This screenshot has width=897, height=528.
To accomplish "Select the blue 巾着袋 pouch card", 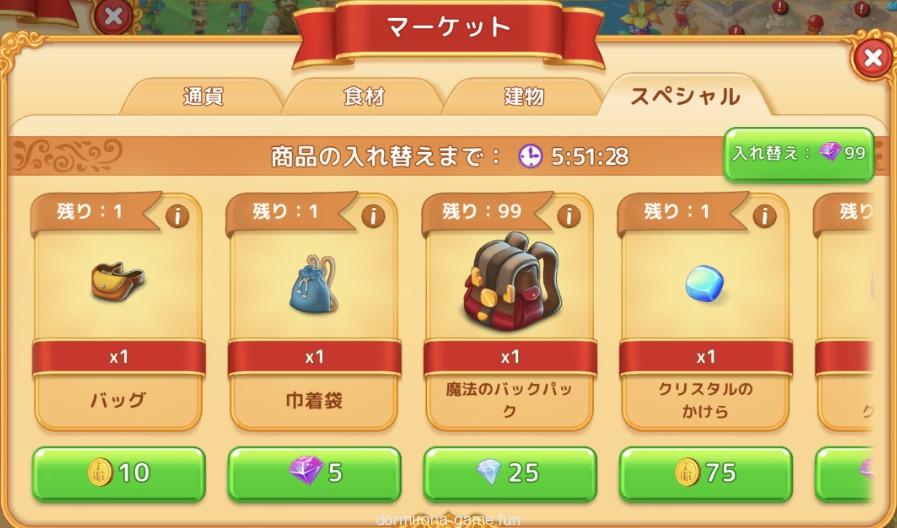I will click(x=314, y=283).
